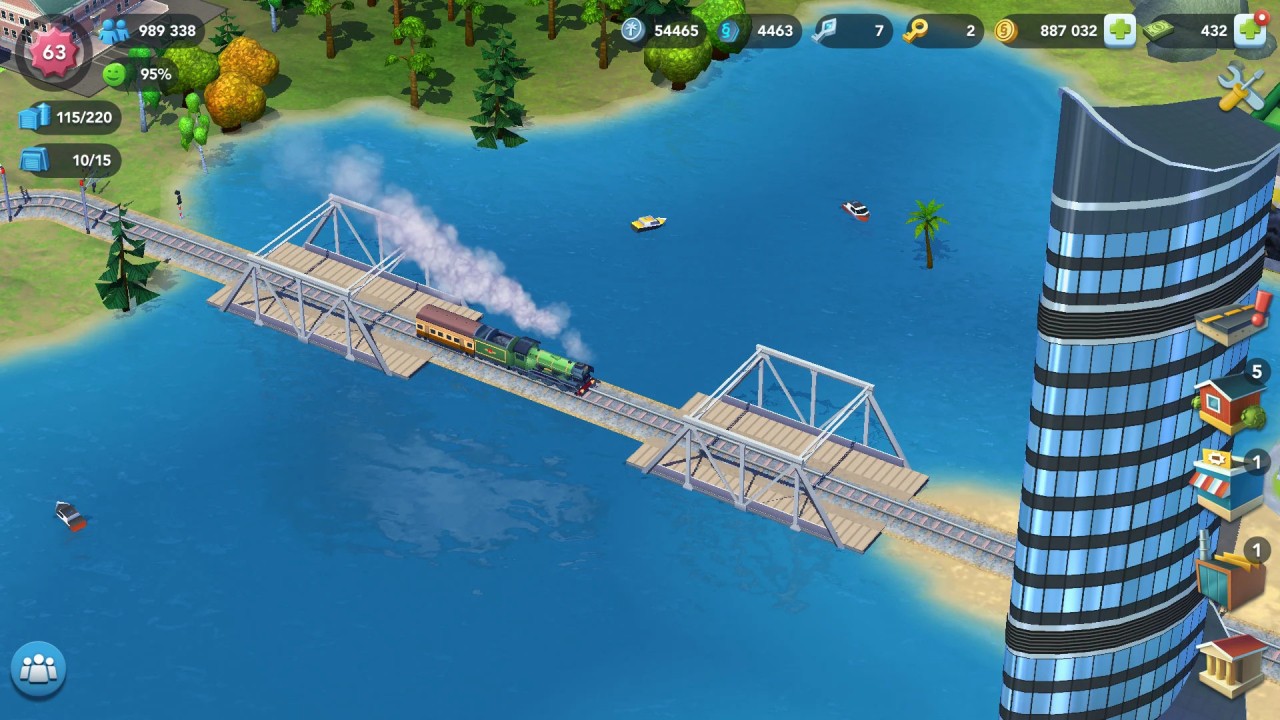Add SimCash using the plus button

tap(1250, 31)
